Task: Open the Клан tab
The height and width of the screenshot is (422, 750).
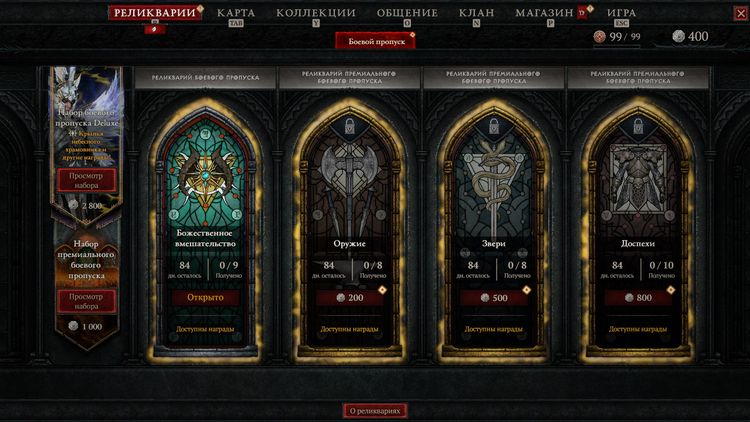Action: coord(476,13)
